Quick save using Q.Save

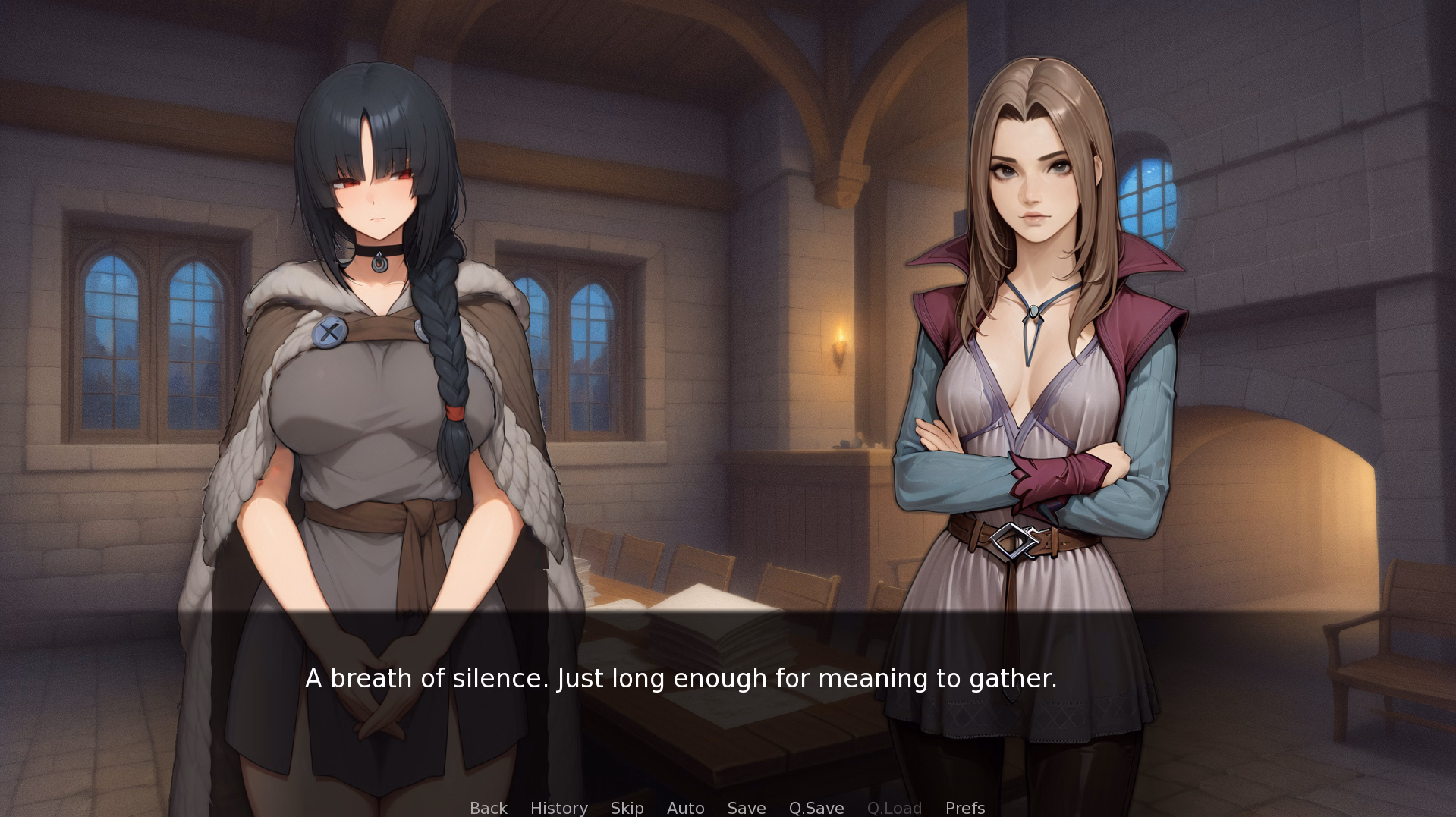click(x=816, y=808)
